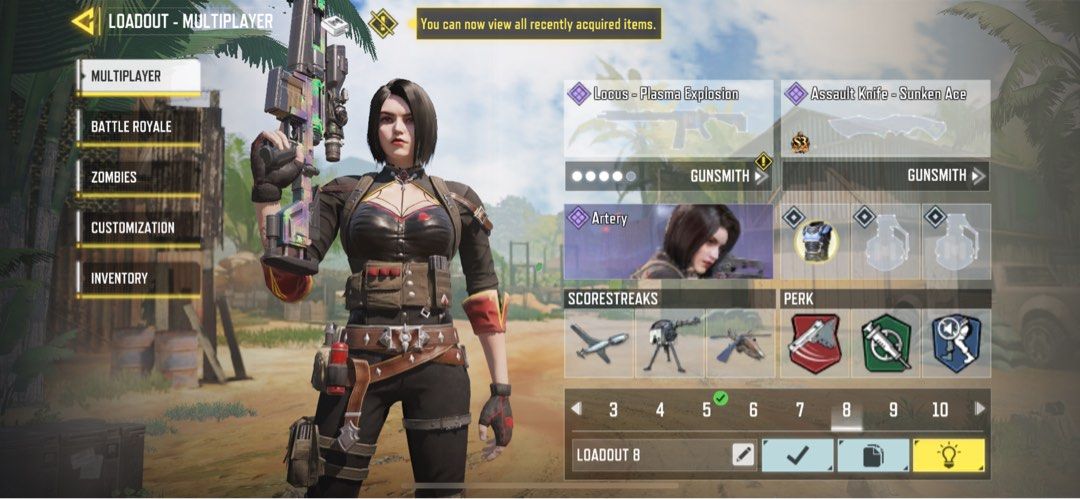Open the red perk slot

tap(815, 343)
